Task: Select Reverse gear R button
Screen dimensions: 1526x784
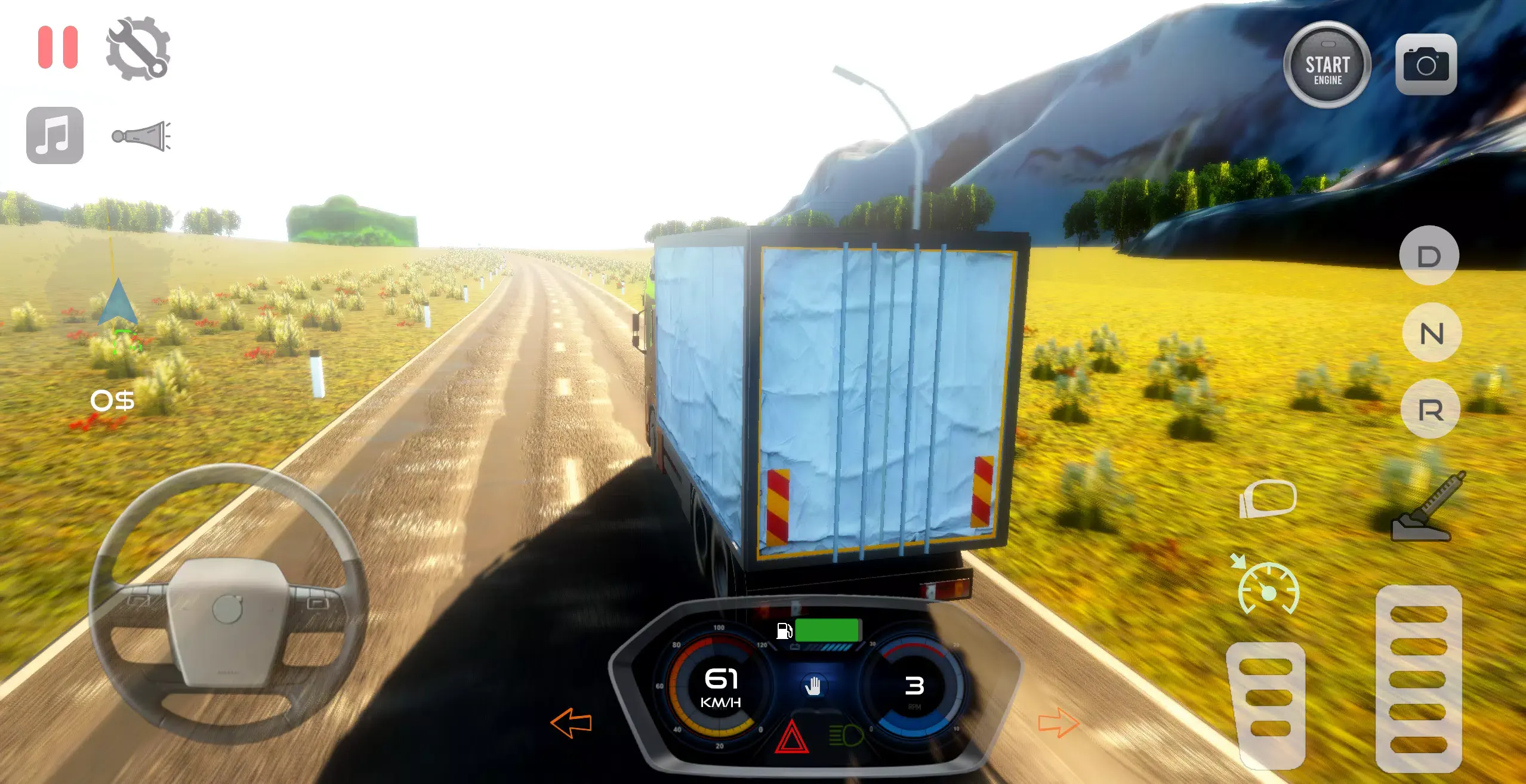Action: 1431,410
